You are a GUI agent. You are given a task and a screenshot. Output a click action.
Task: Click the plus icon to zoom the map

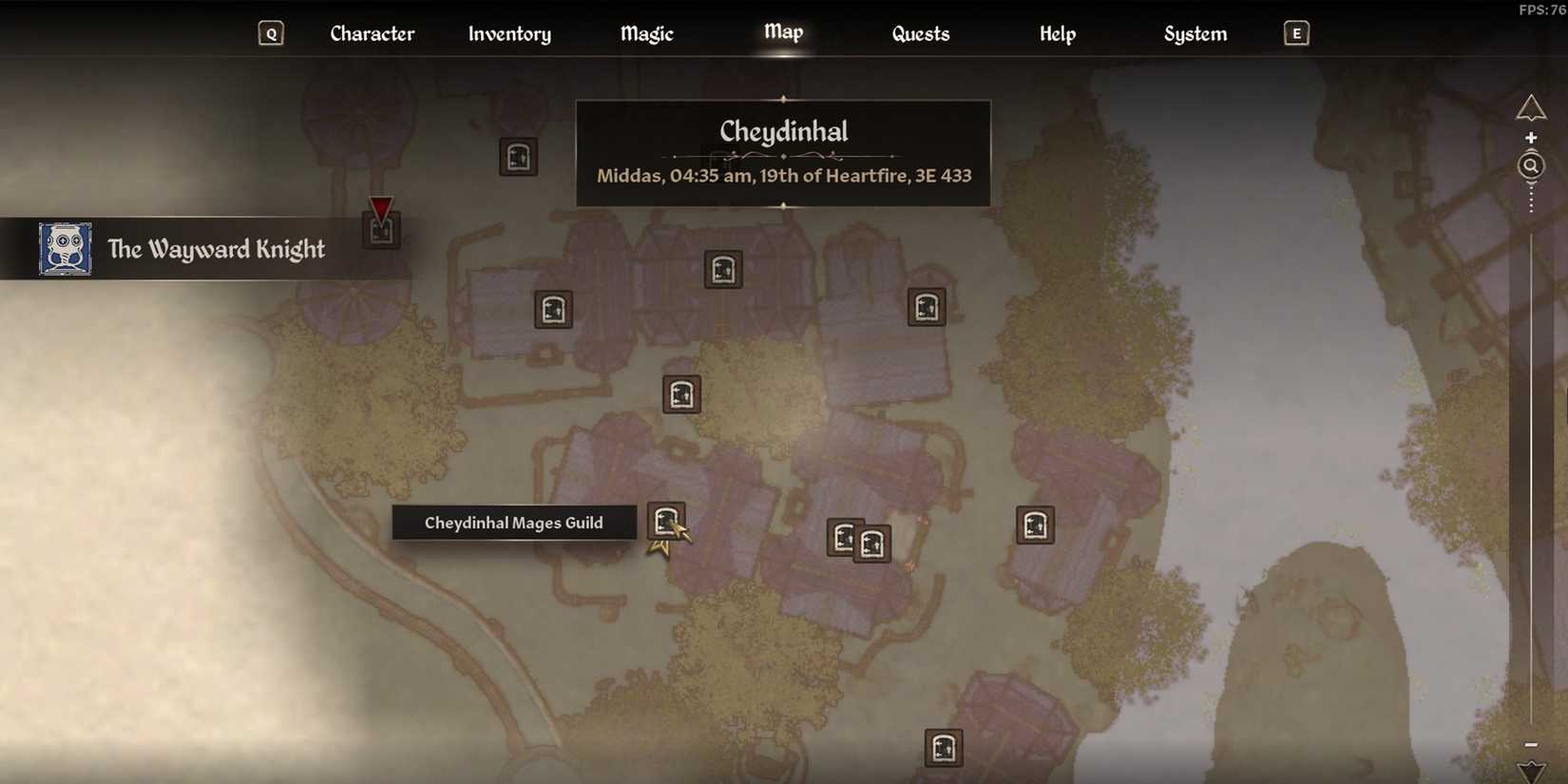tap(1532, 136)
